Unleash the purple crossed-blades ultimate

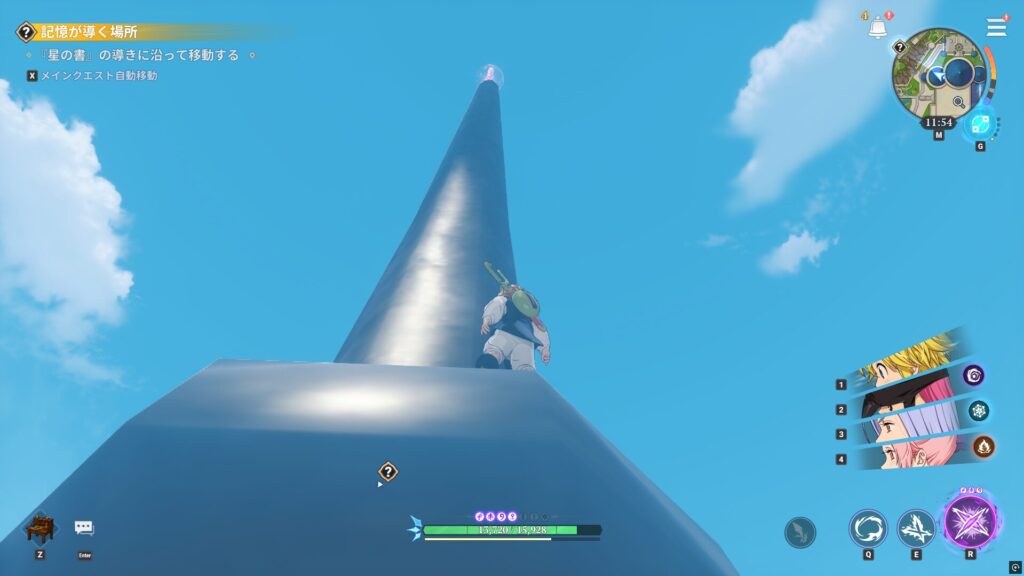(970, 523)
